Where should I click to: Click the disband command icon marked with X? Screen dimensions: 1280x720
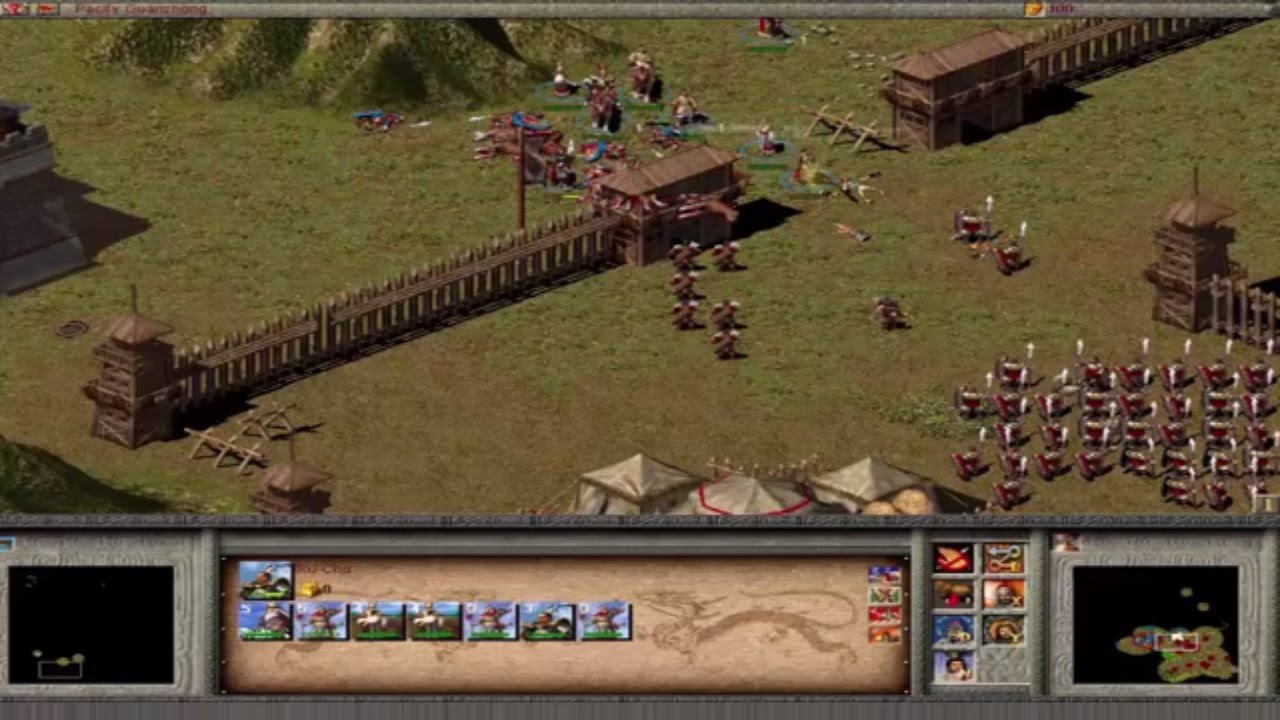point(1005,595)
